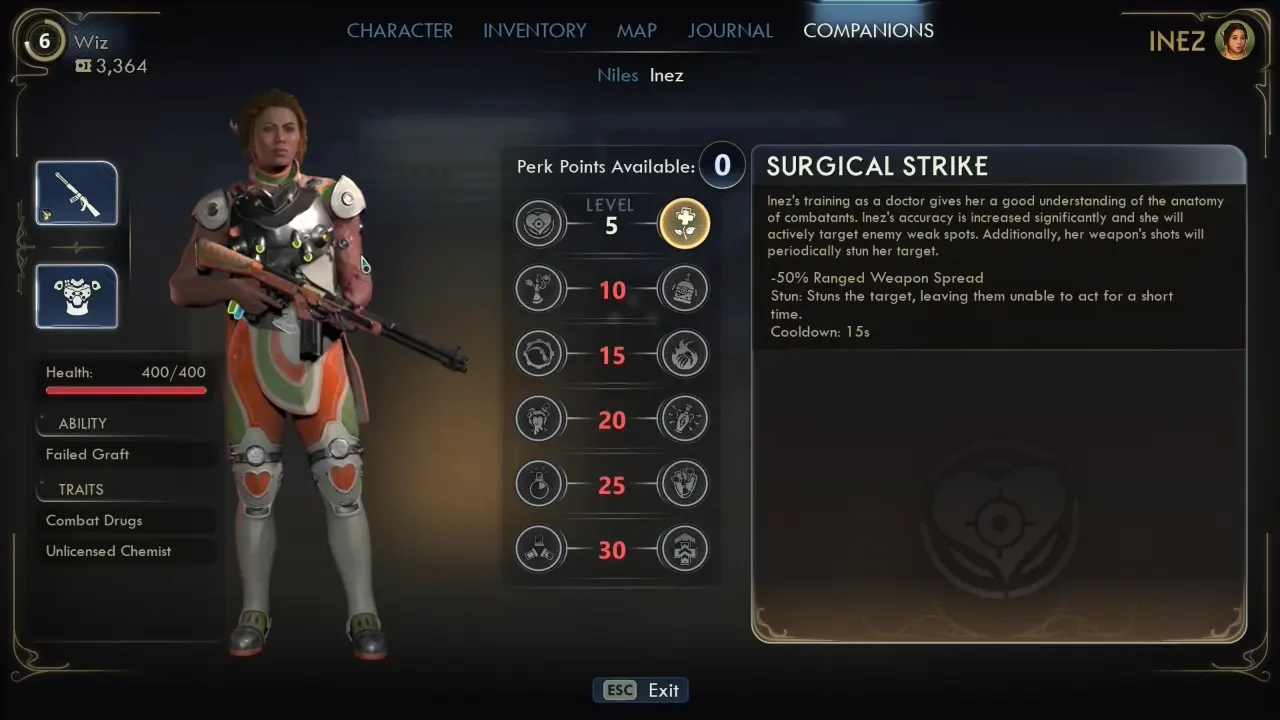Select Inez's equipped armor icon
The height and width of the screenshot is (720, 1280).
coord(76,296)
